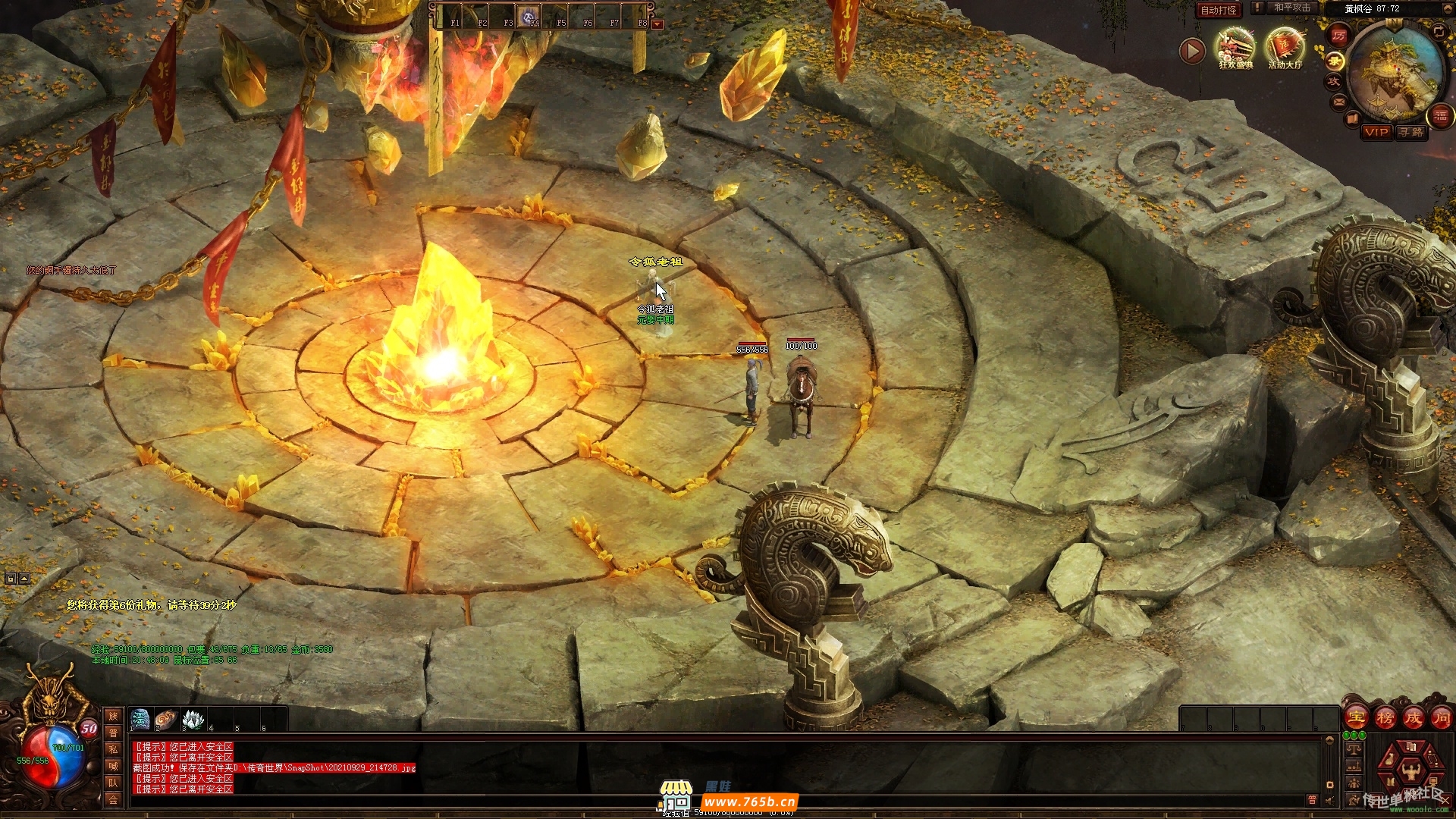This screenshot has height=819, width=1456.
Task: Open the 榜 rankings button
Action: (1385, 717)
